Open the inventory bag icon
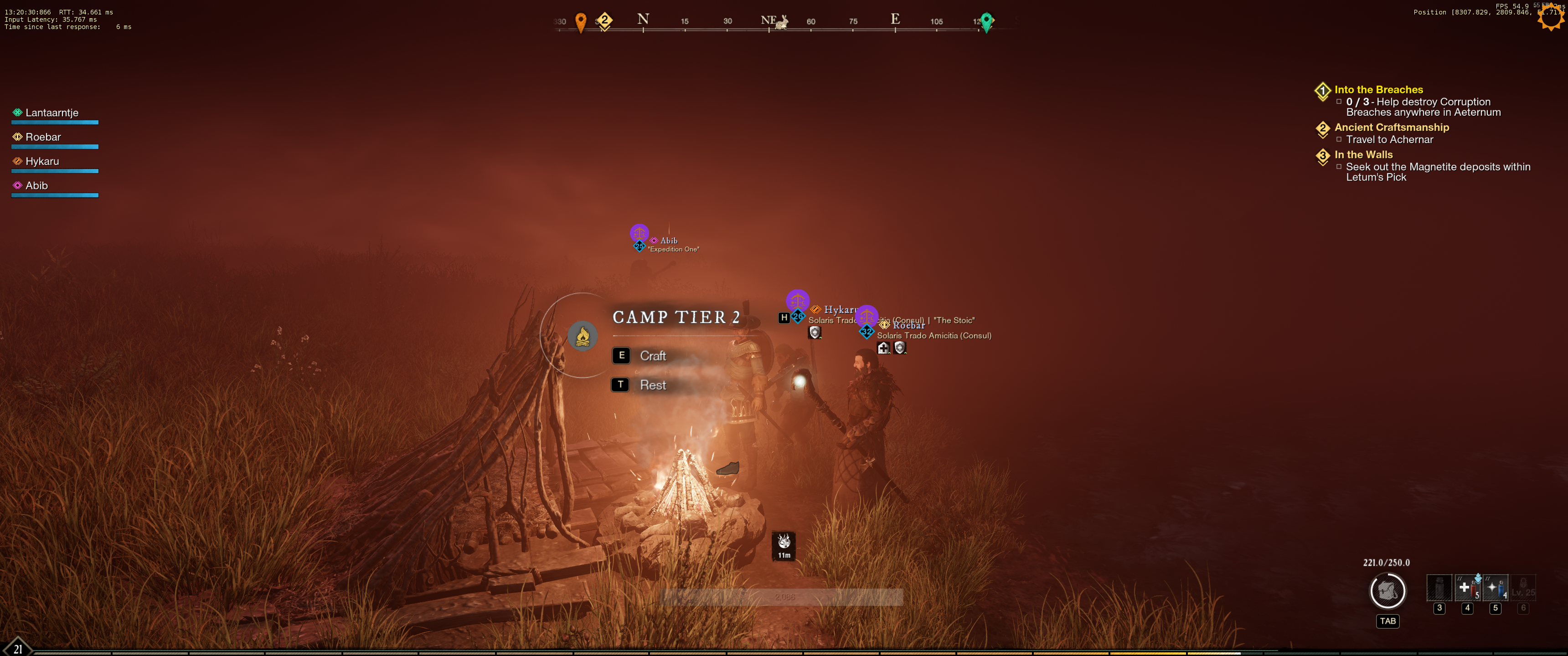Image resolution: width=1568 pixels, height=656 pixels. click(1387, 591)
